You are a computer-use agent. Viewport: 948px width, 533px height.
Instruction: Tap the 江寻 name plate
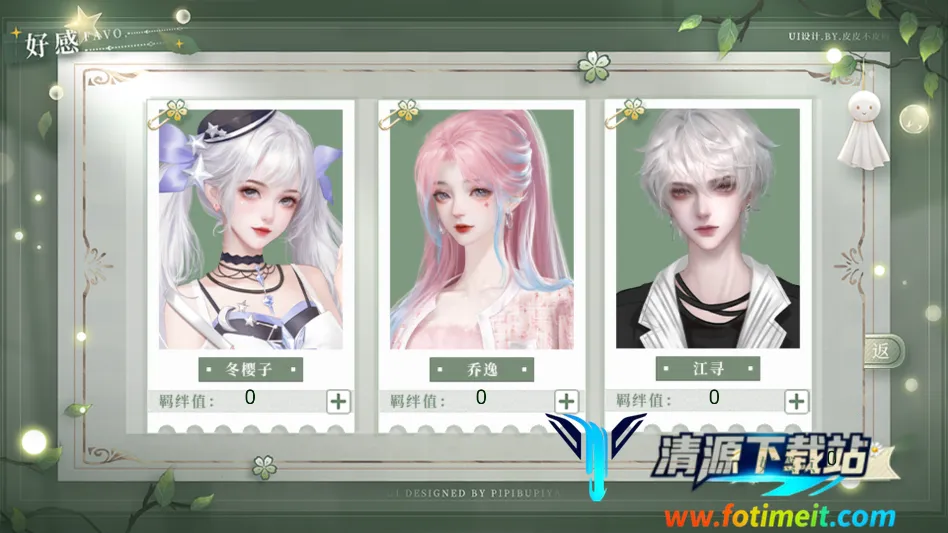(707, 369)
